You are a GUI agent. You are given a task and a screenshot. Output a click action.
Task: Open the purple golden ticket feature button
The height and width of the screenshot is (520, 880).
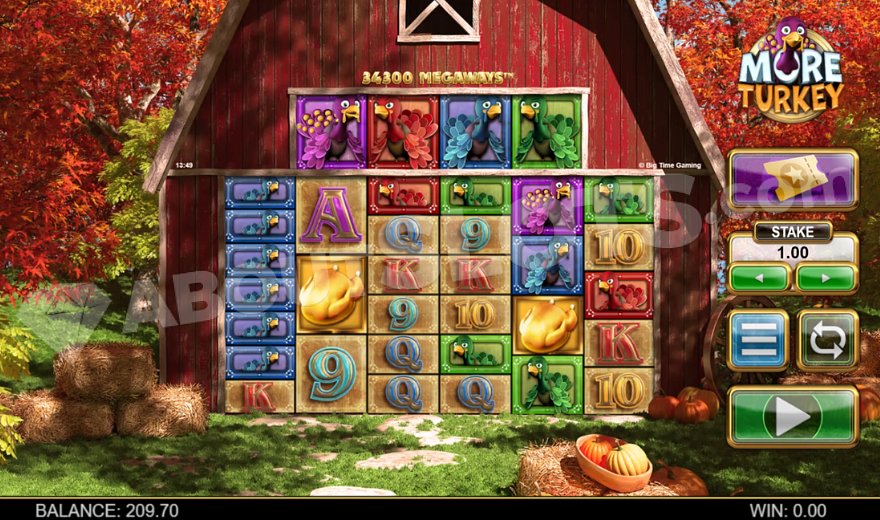tap(792, 179)
